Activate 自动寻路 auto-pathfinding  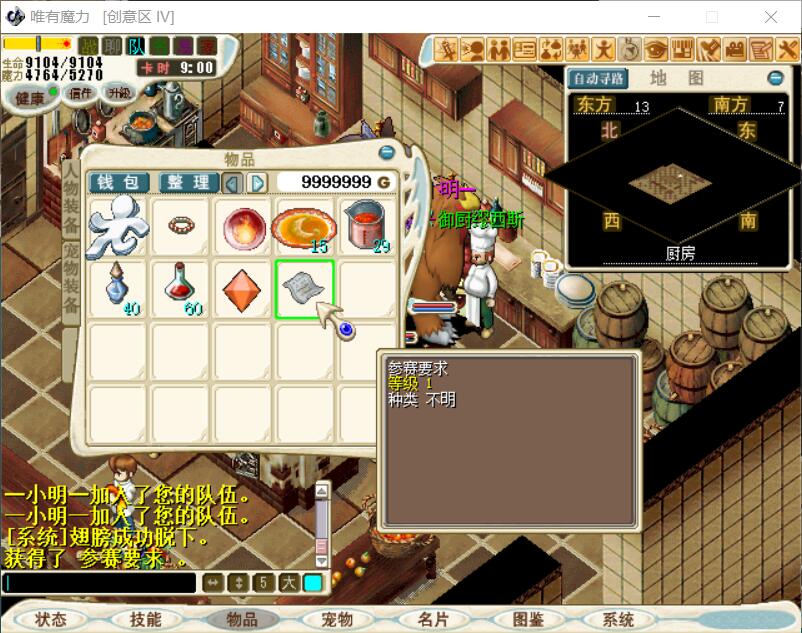[x=597, y=78]
